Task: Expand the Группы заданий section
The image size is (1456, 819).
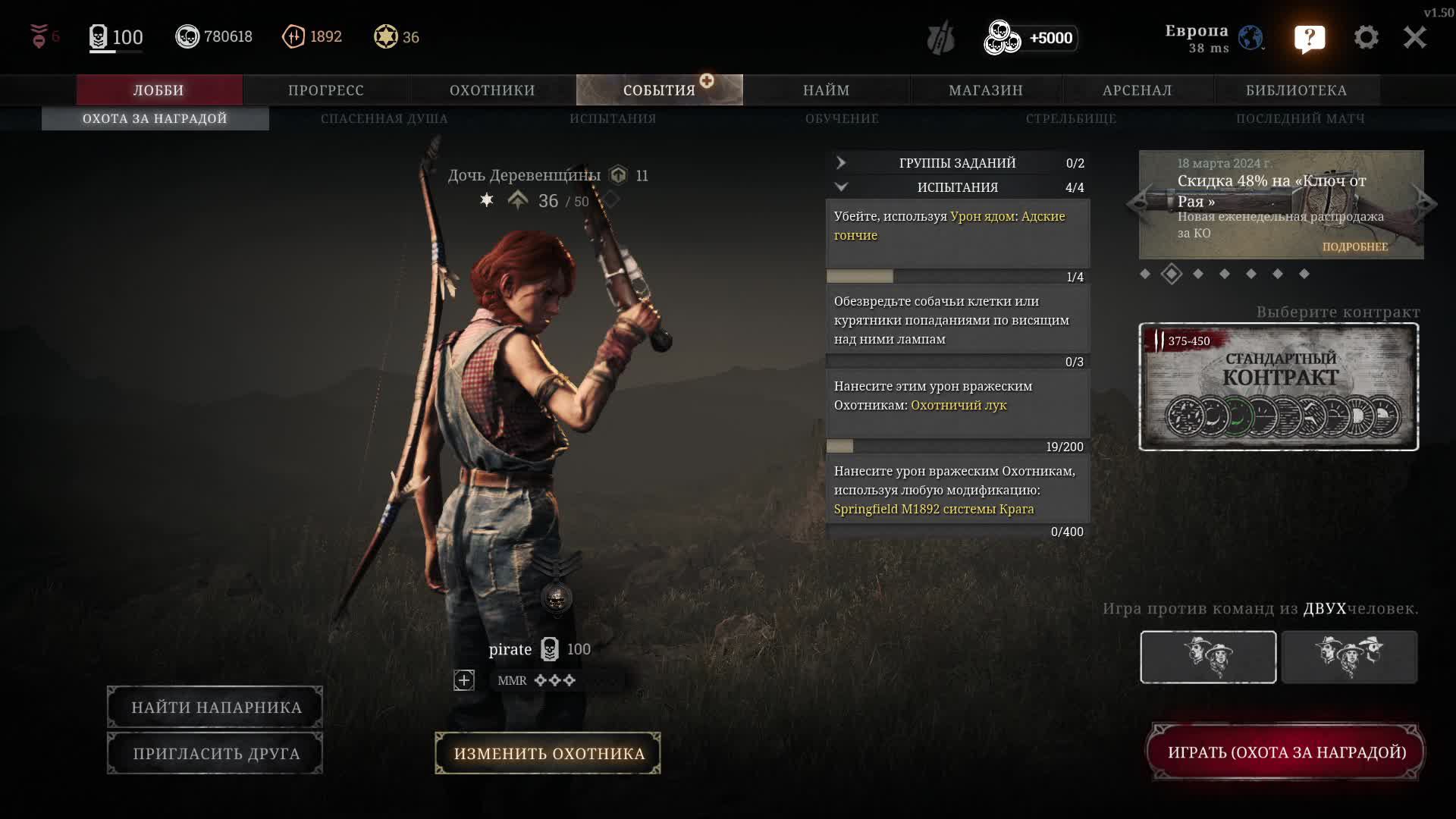Action: tap(957, 163)
